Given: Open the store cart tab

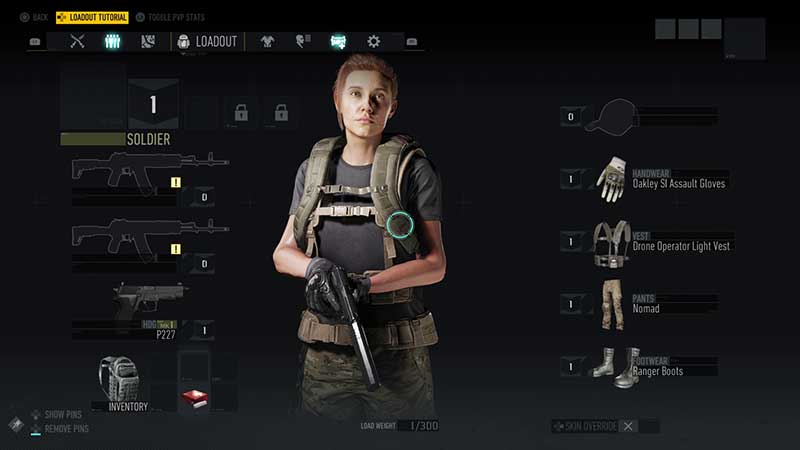Looking at the screenshot, I should click(x=338, y=41).
